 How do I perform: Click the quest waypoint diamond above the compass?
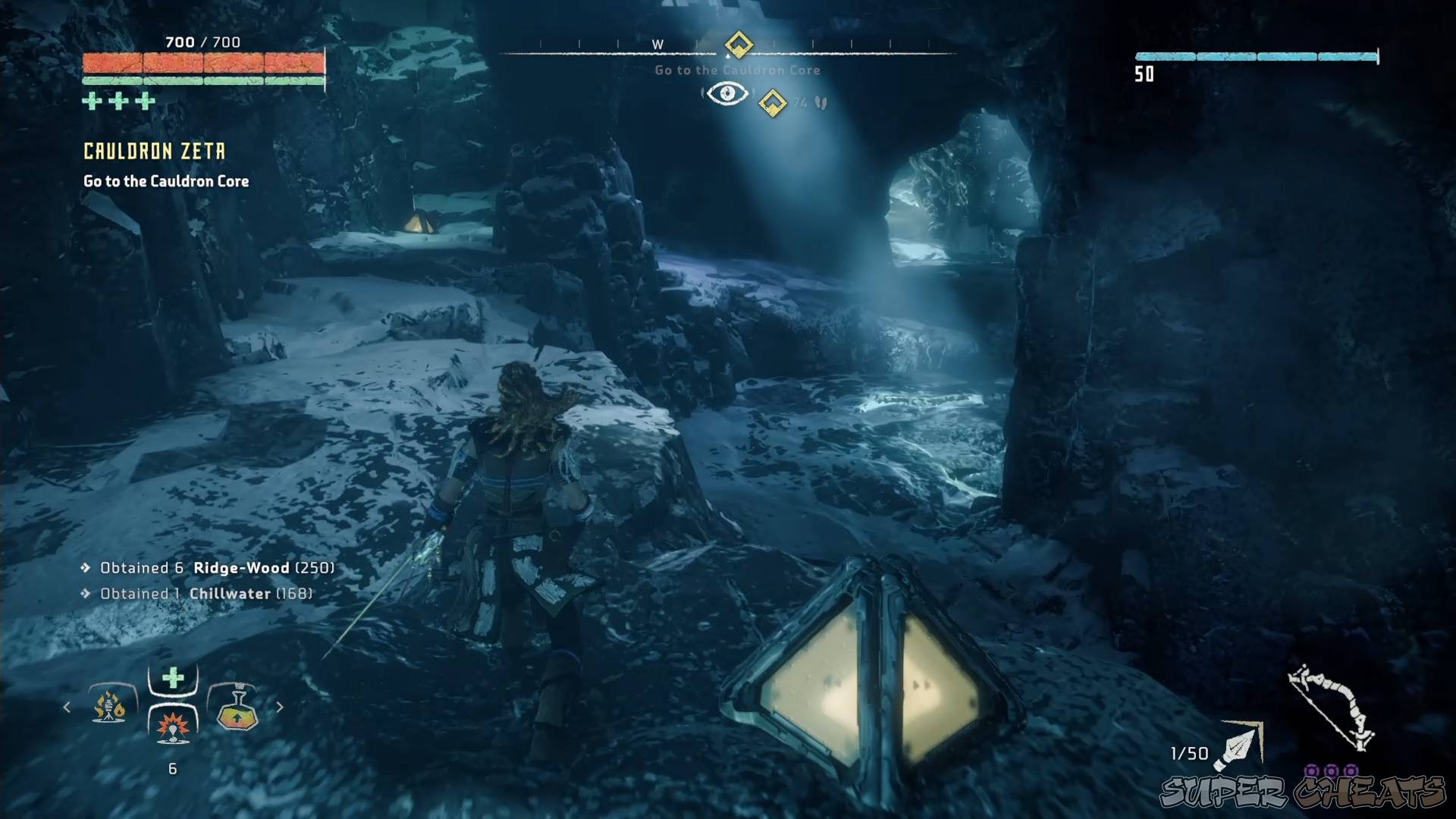point(739,45)
